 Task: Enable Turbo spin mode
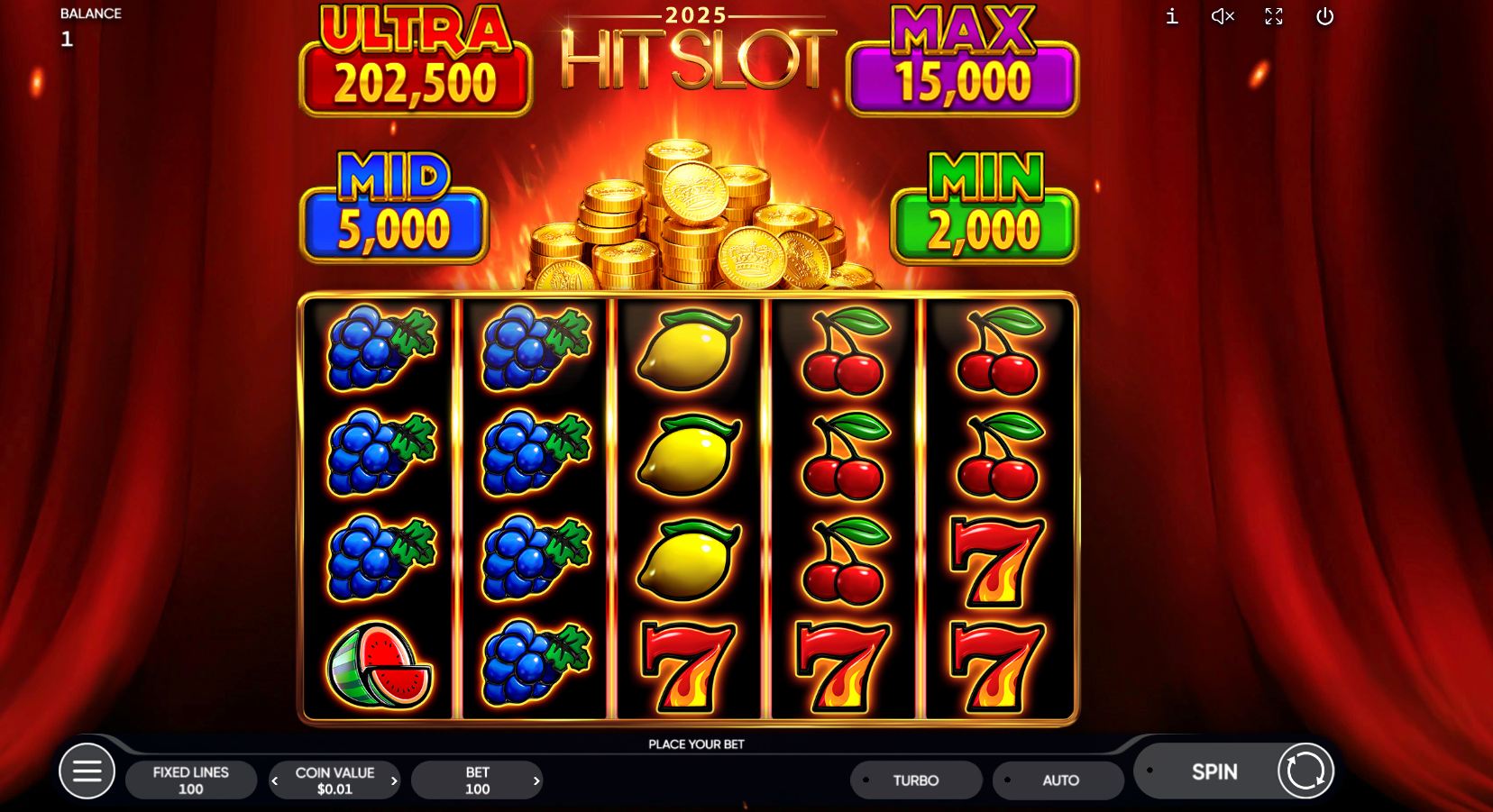[915, 780]
